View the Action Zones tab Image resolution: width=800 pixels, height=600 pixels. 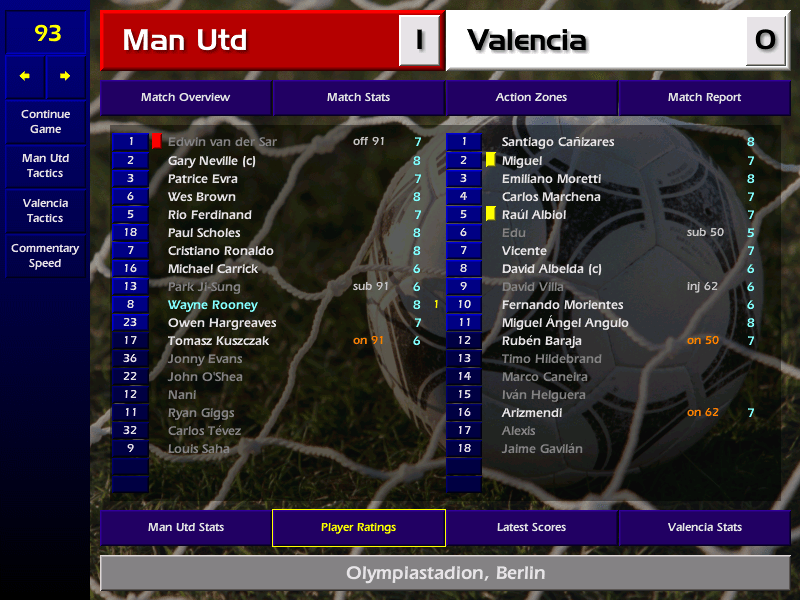tap(531, 98)
